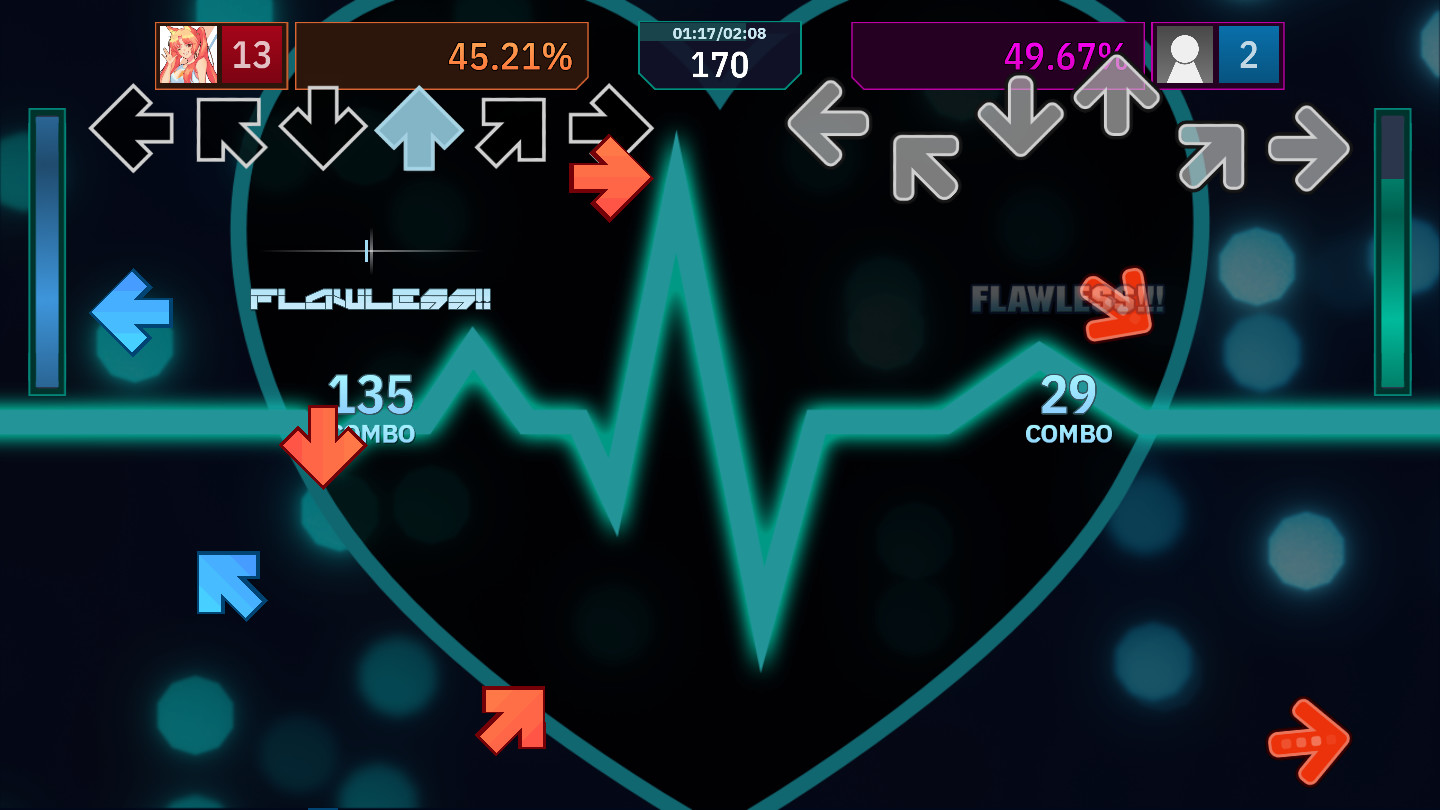The image size is (1440, 810).
Task: Click the FLAWLESS!! judgment text
Action: 372,299
